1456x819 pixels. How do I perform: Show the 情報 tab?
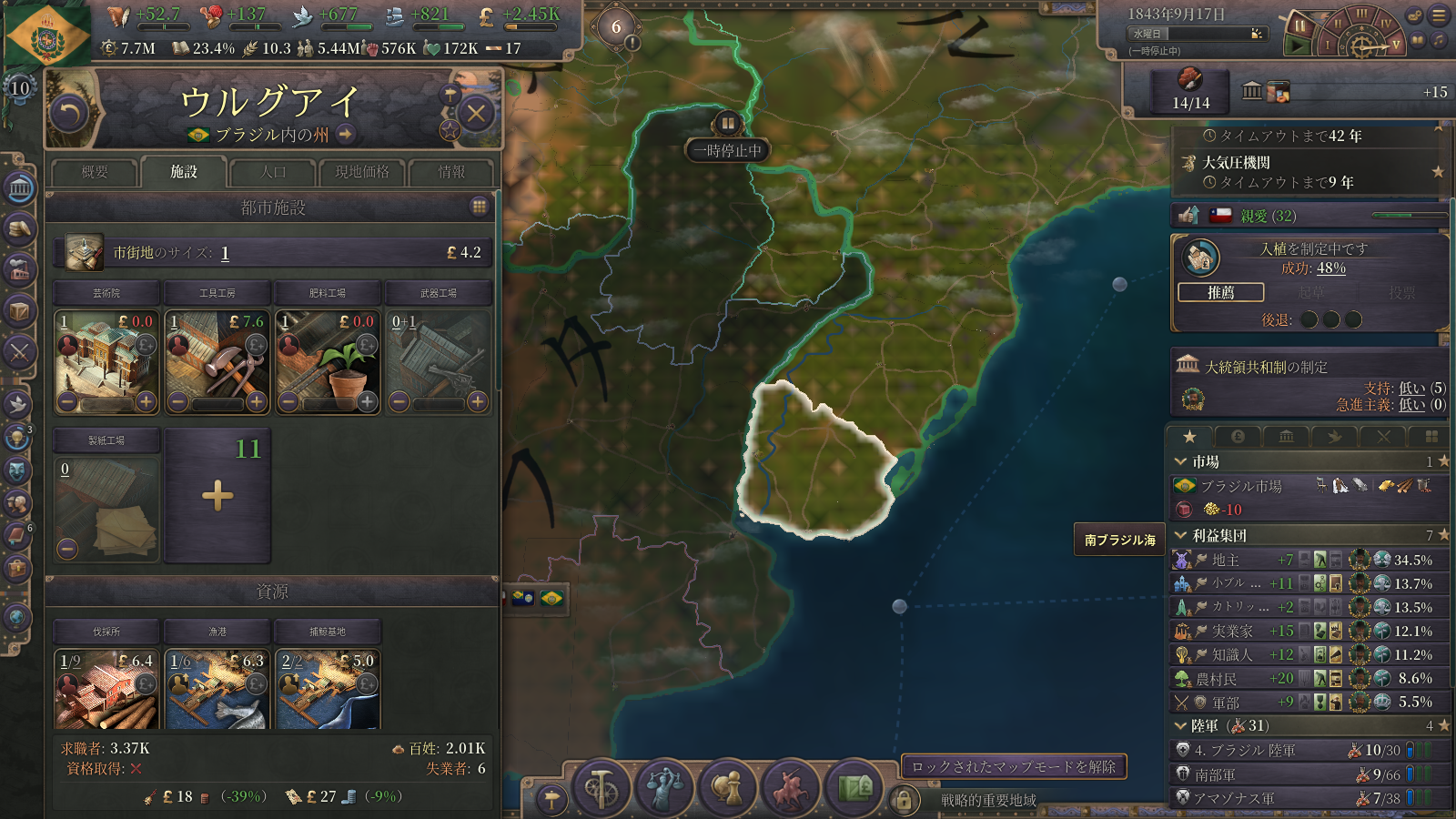[451, 172]
